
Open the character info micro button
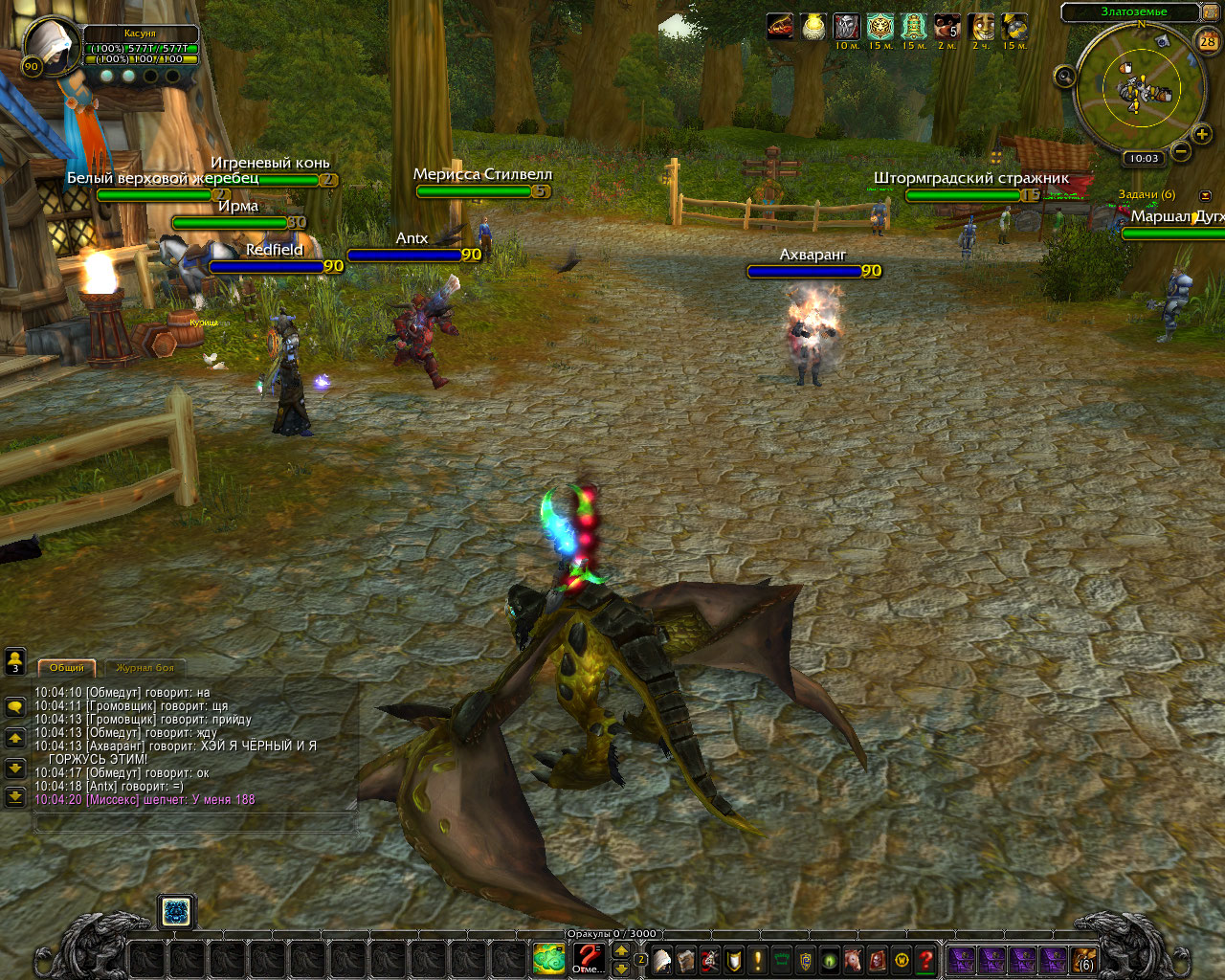click(662, 960)
